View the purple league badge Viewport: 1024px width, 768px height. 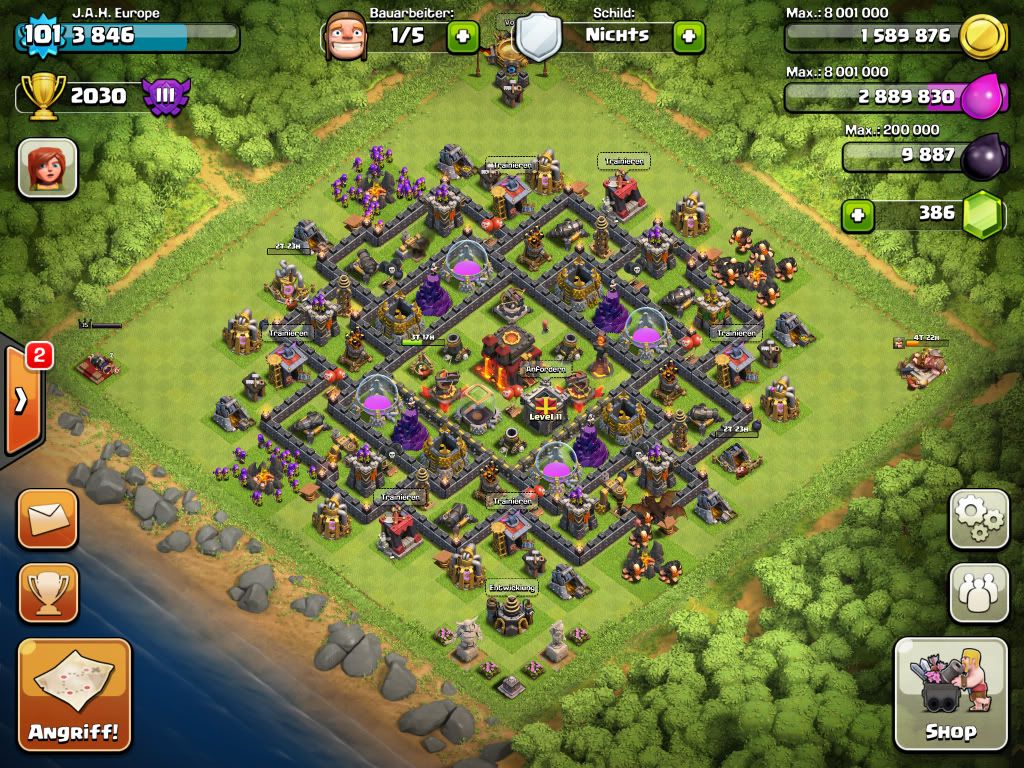pyautogui.click(x=164, y=96)
